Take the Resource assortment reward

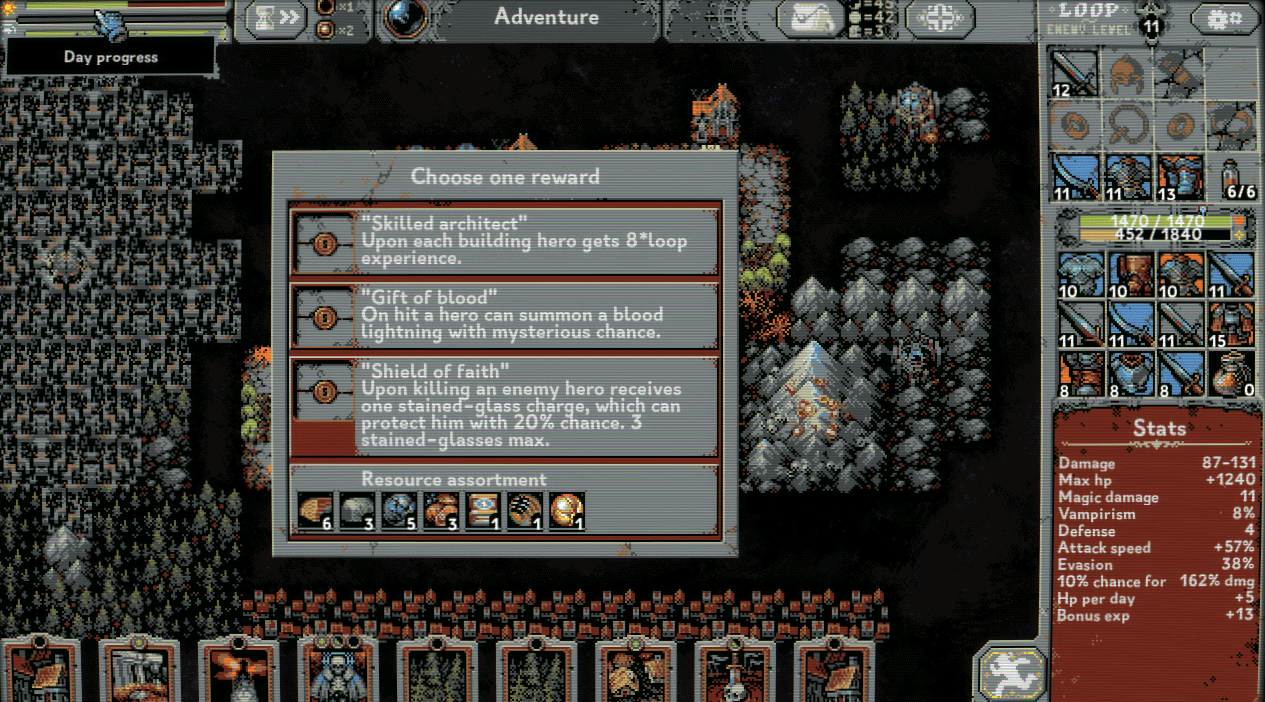tap(505, 502)
